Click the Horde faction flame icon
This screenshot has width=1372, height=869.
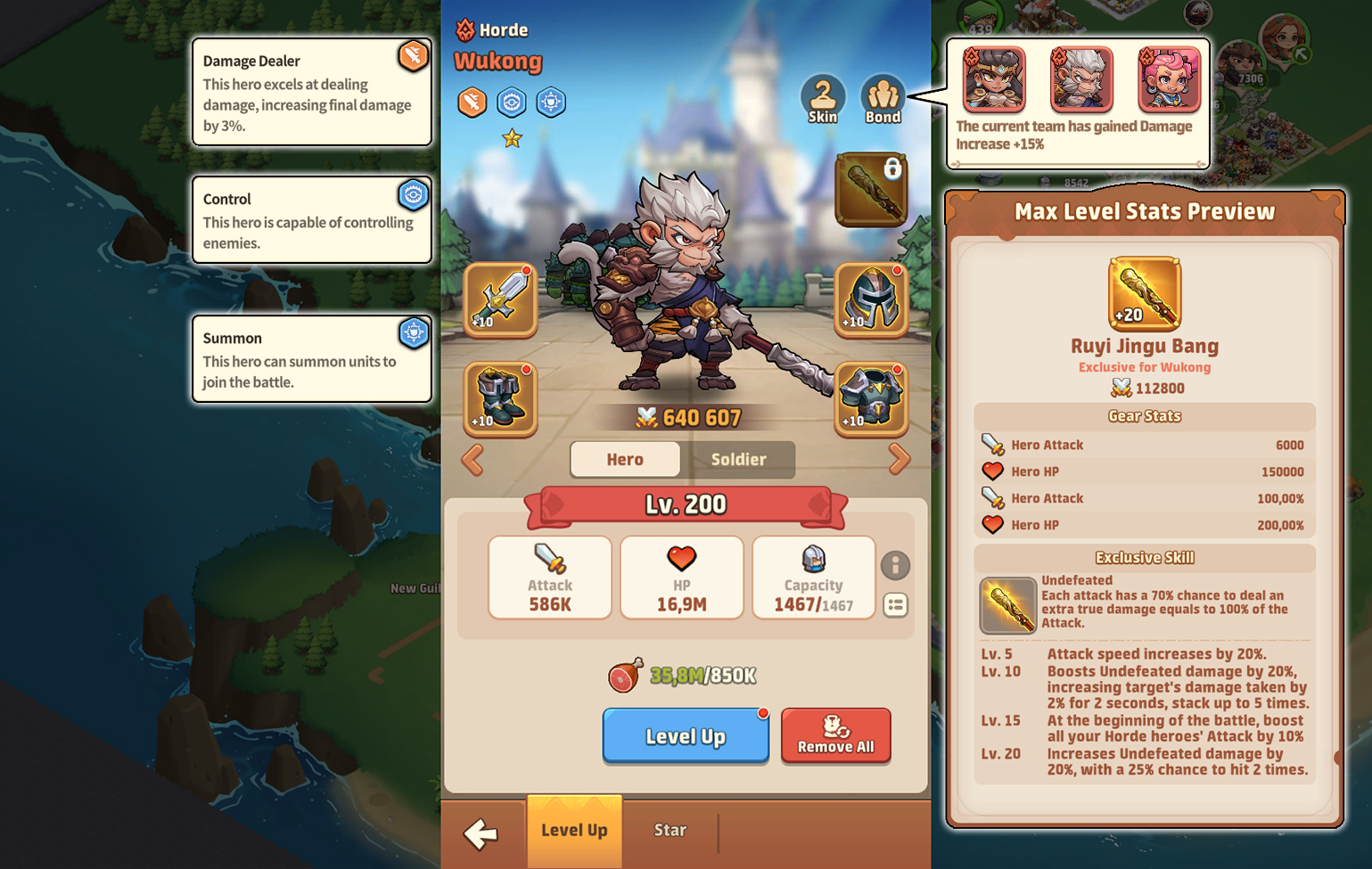pos(464,29)
